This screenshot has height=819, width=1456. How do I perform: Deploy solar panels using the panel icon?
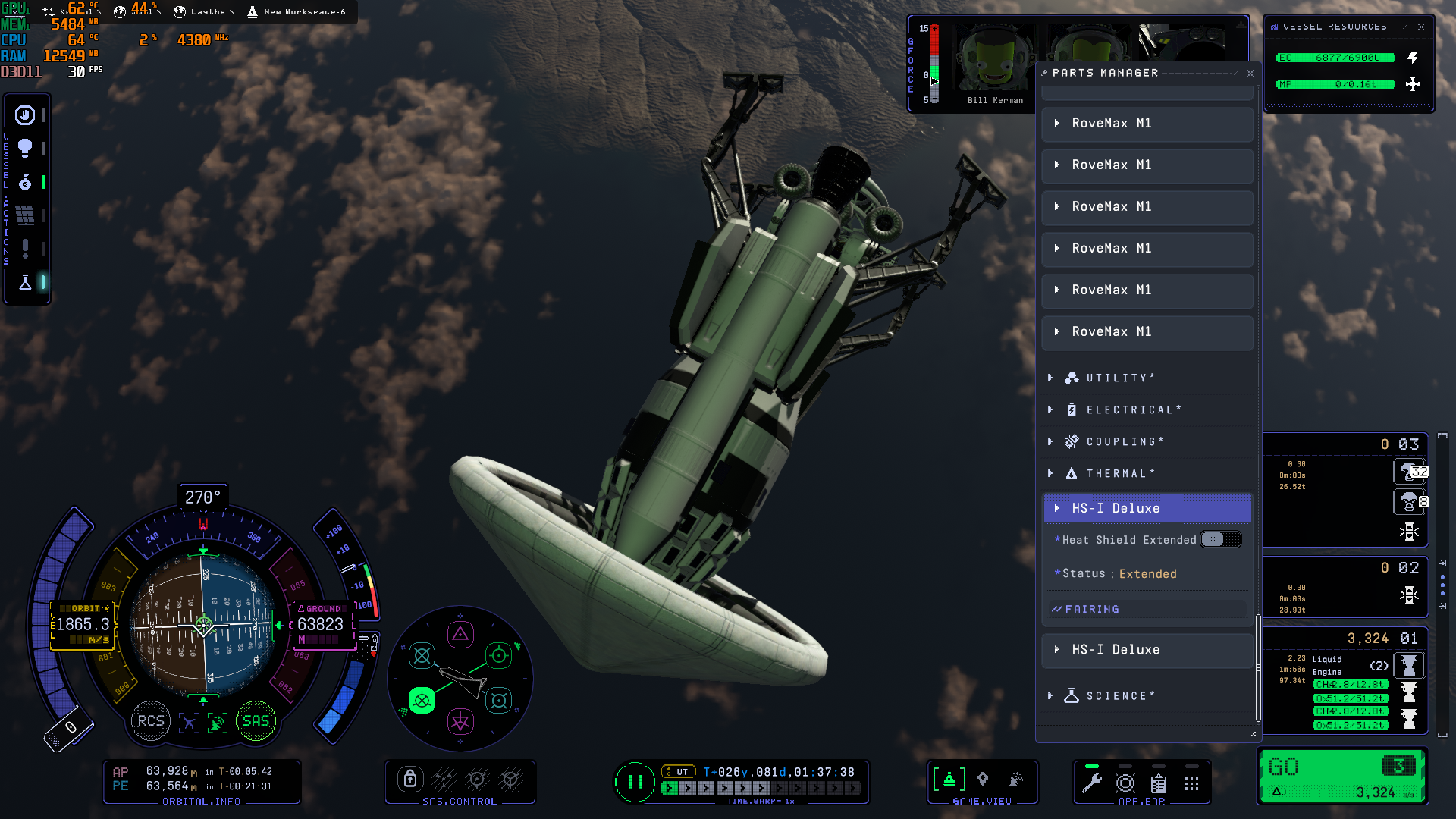(x=24, y=215)
